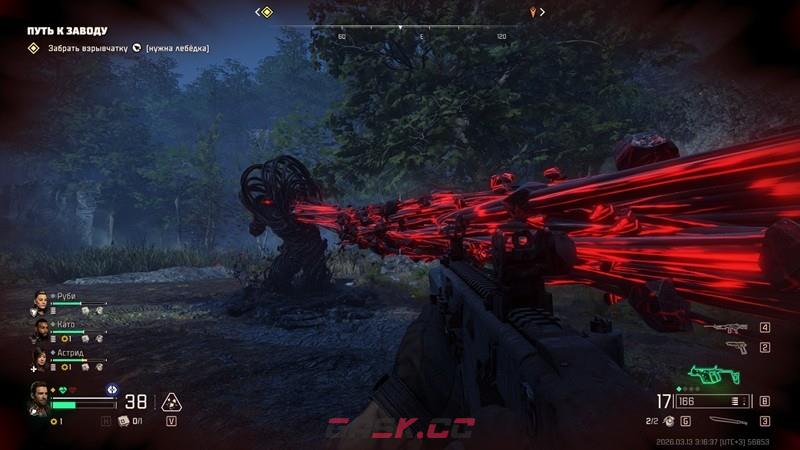800x450 pixels.
Task: Click the blue medkit icon above the health bar
Action: (112, 388)
